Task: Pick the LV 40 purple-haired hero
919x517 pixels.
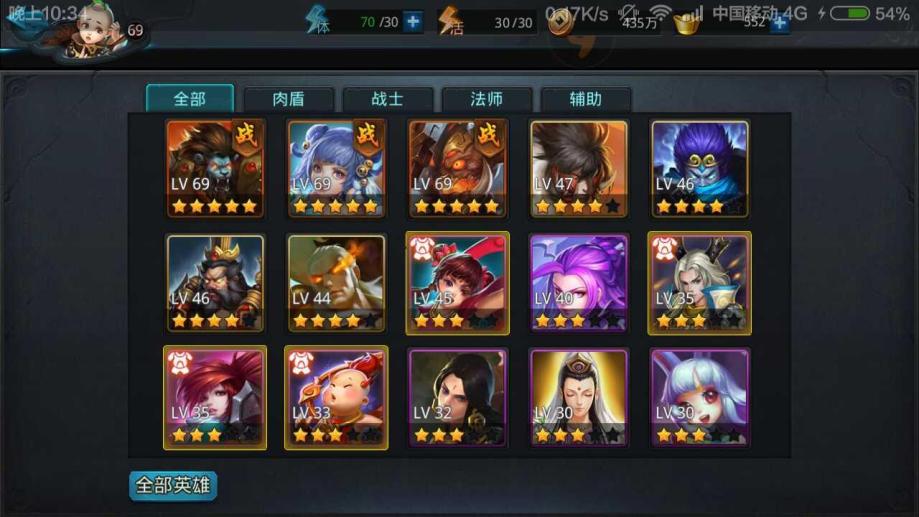Action: pyautogui.click(x=579, y=283)
